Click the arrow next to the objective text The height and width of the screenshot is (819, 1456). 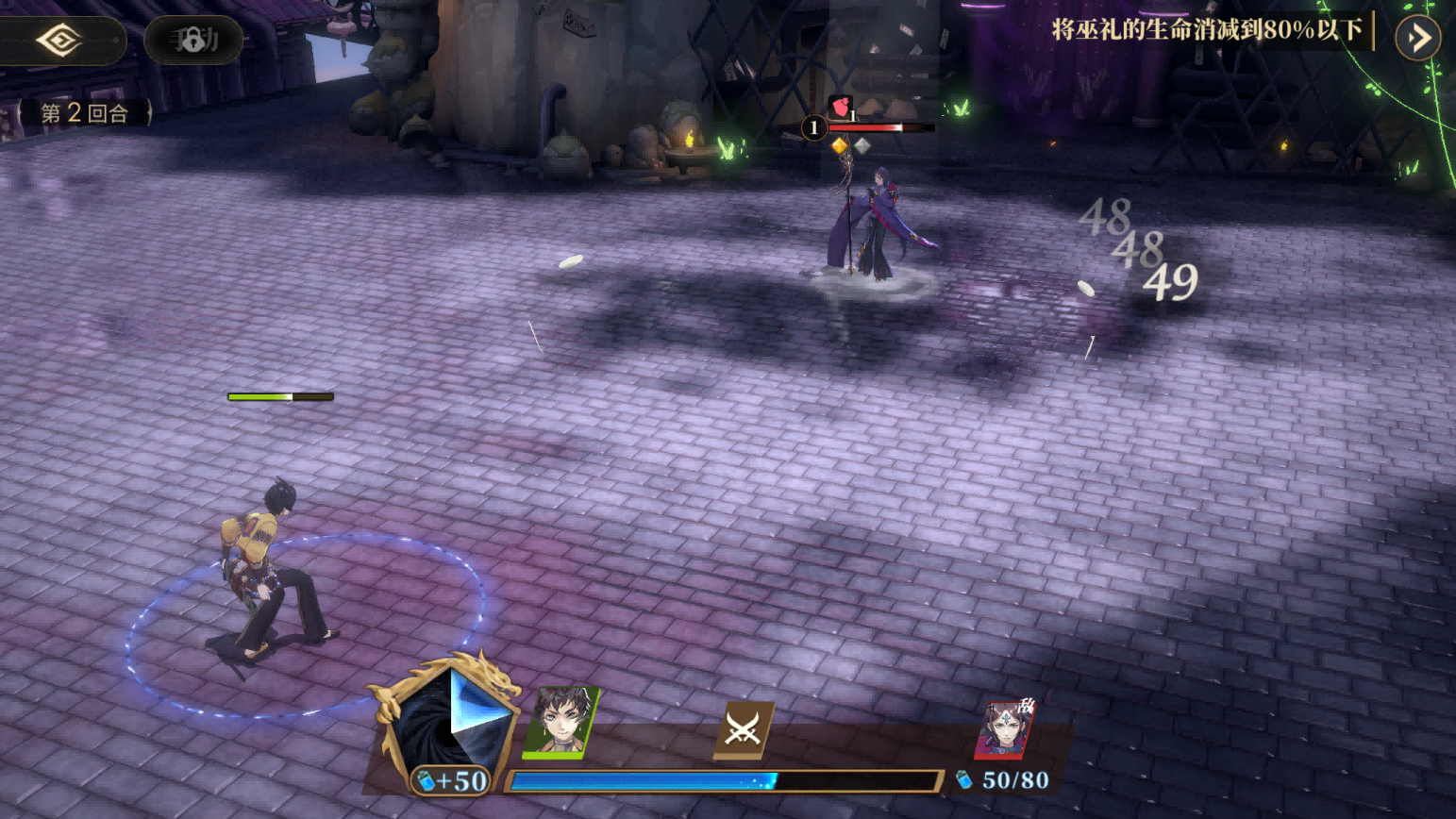(1417, 38)
